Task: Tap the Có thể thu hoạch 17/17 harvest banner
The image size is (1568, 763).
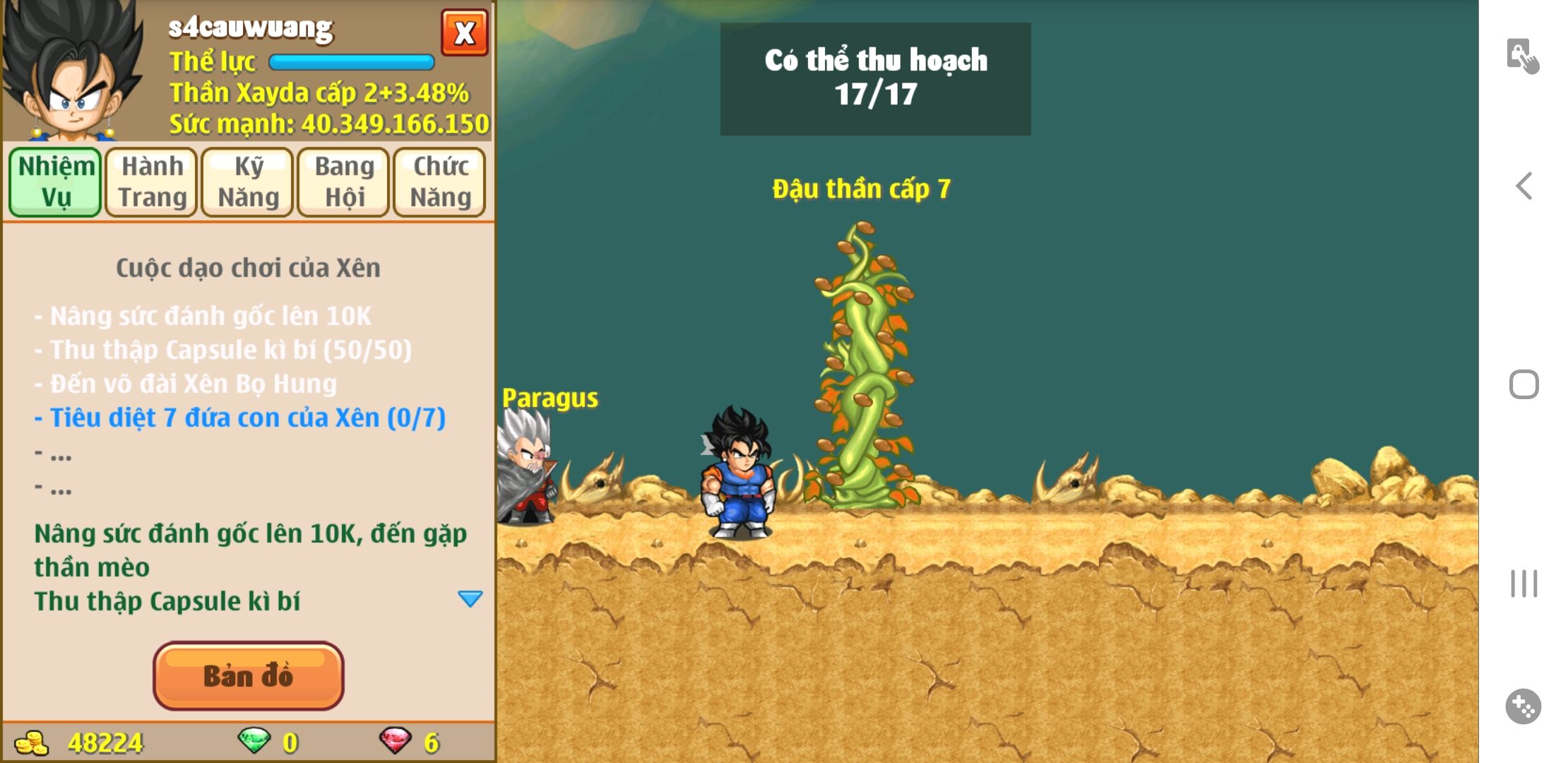Action: point(875,78)
